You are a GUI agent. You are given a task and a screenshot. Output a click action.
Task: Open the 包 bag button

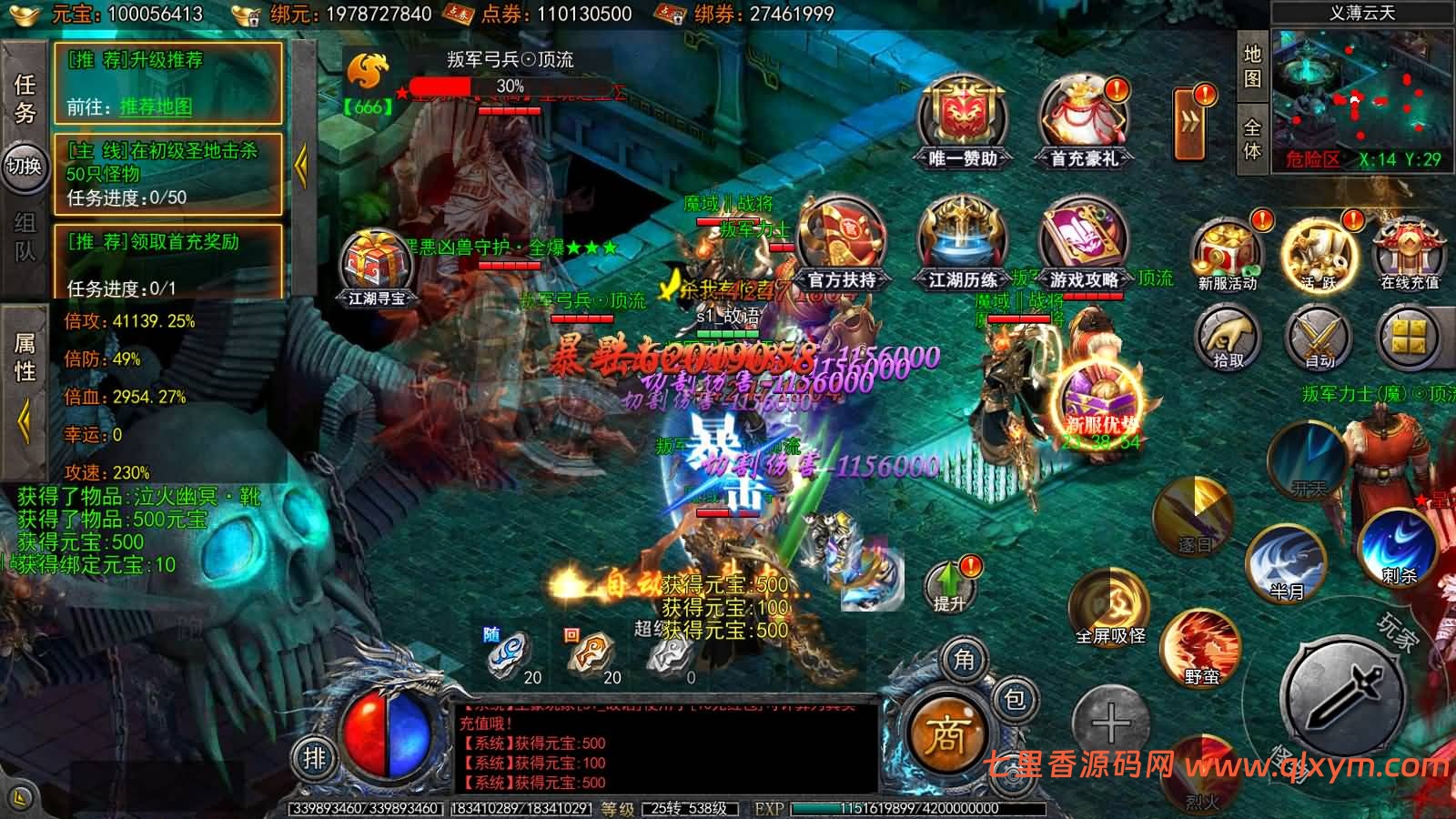click(x=1013, y=699)
